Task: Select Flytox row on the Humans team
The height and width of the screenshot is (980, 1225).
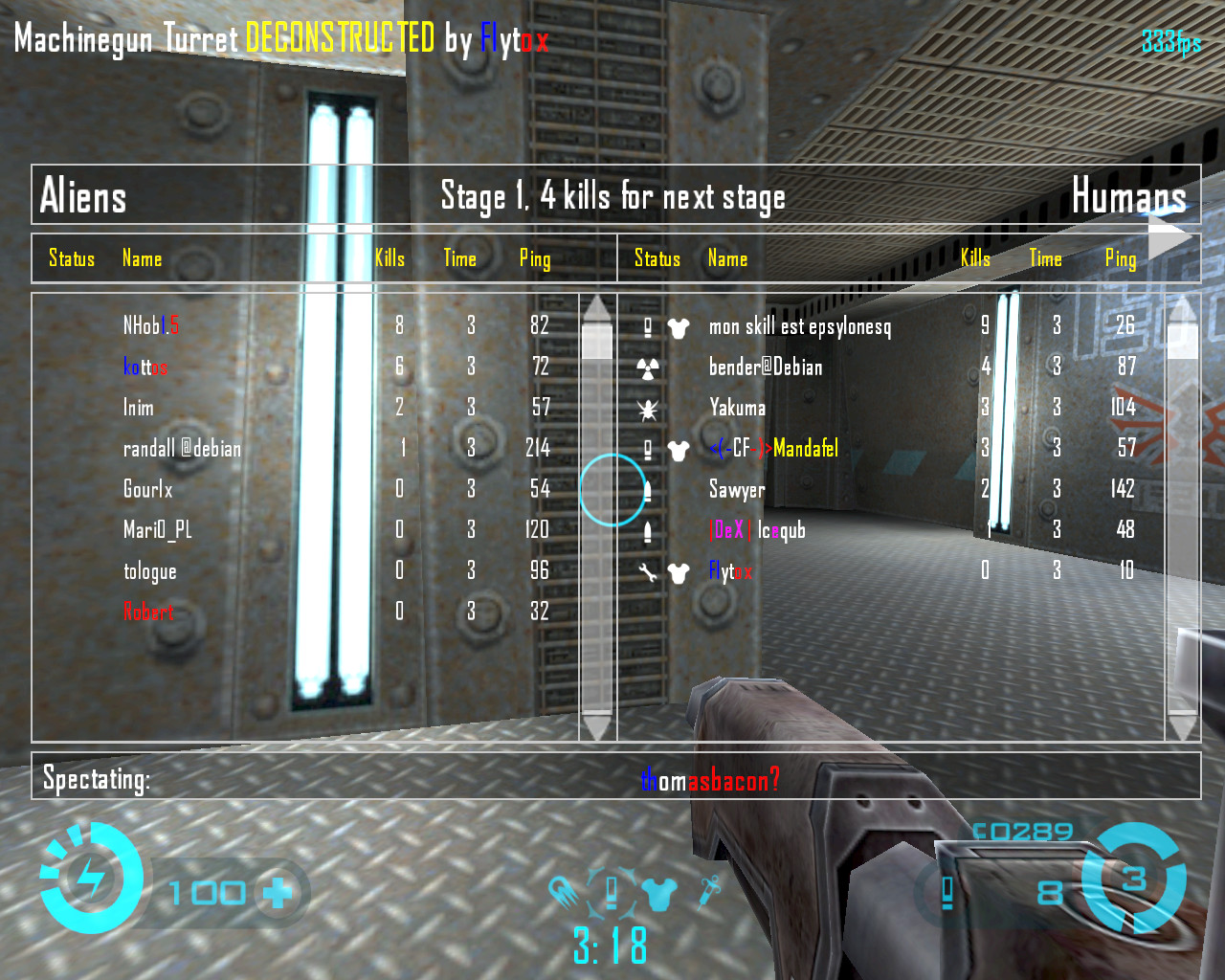Action: click(730, 571)
